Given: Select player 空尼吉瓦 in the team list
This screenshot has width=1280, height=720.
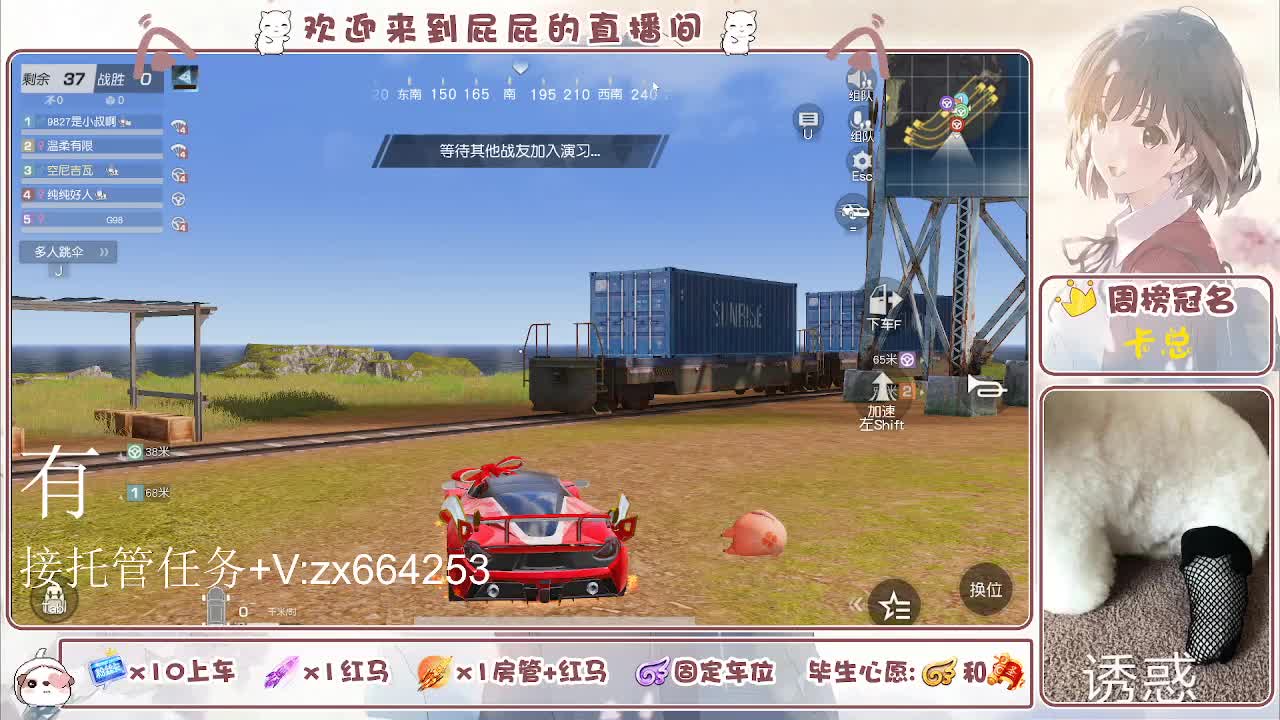Looking at the screenshot, I should pos(70,170).
